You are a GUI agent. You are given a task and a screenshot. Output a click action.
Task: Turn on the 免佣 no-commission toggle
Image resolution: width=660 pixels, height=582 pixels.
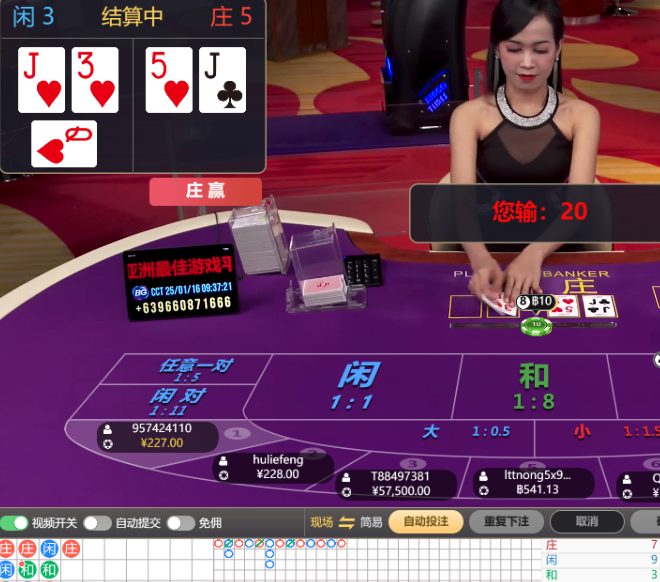pos(180,523)
